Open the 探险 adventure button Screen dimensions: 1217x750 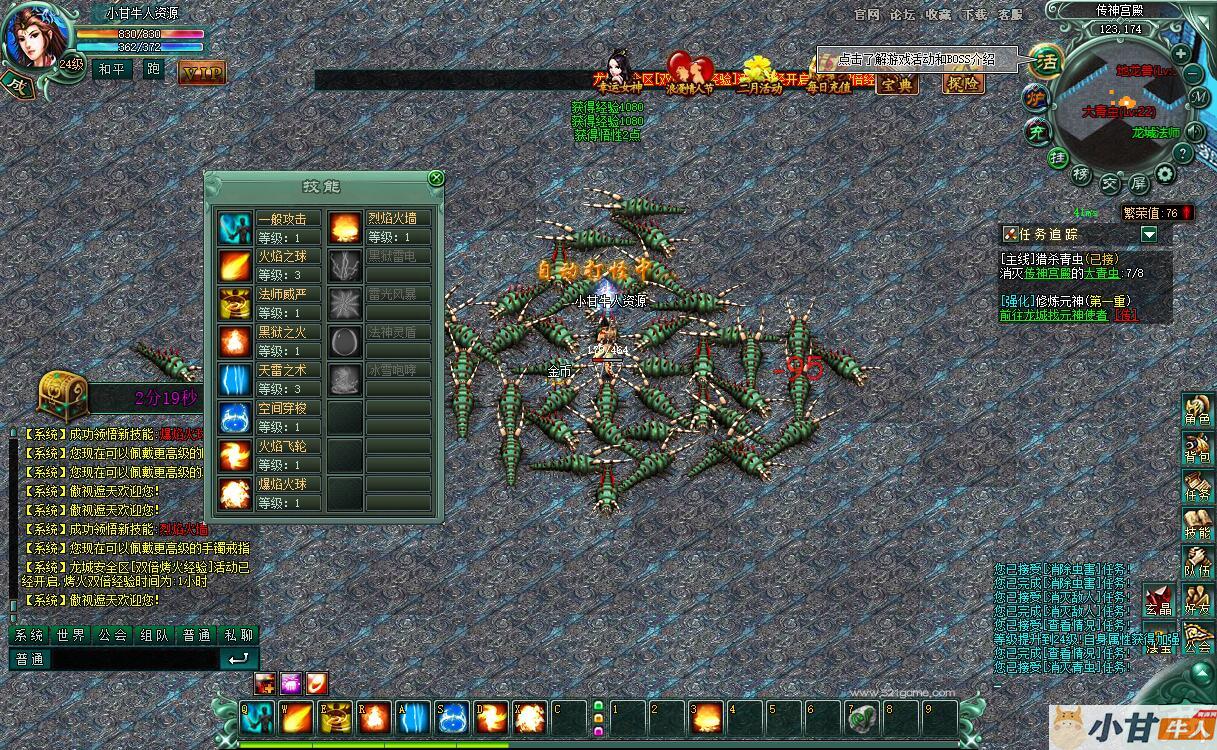964,84
